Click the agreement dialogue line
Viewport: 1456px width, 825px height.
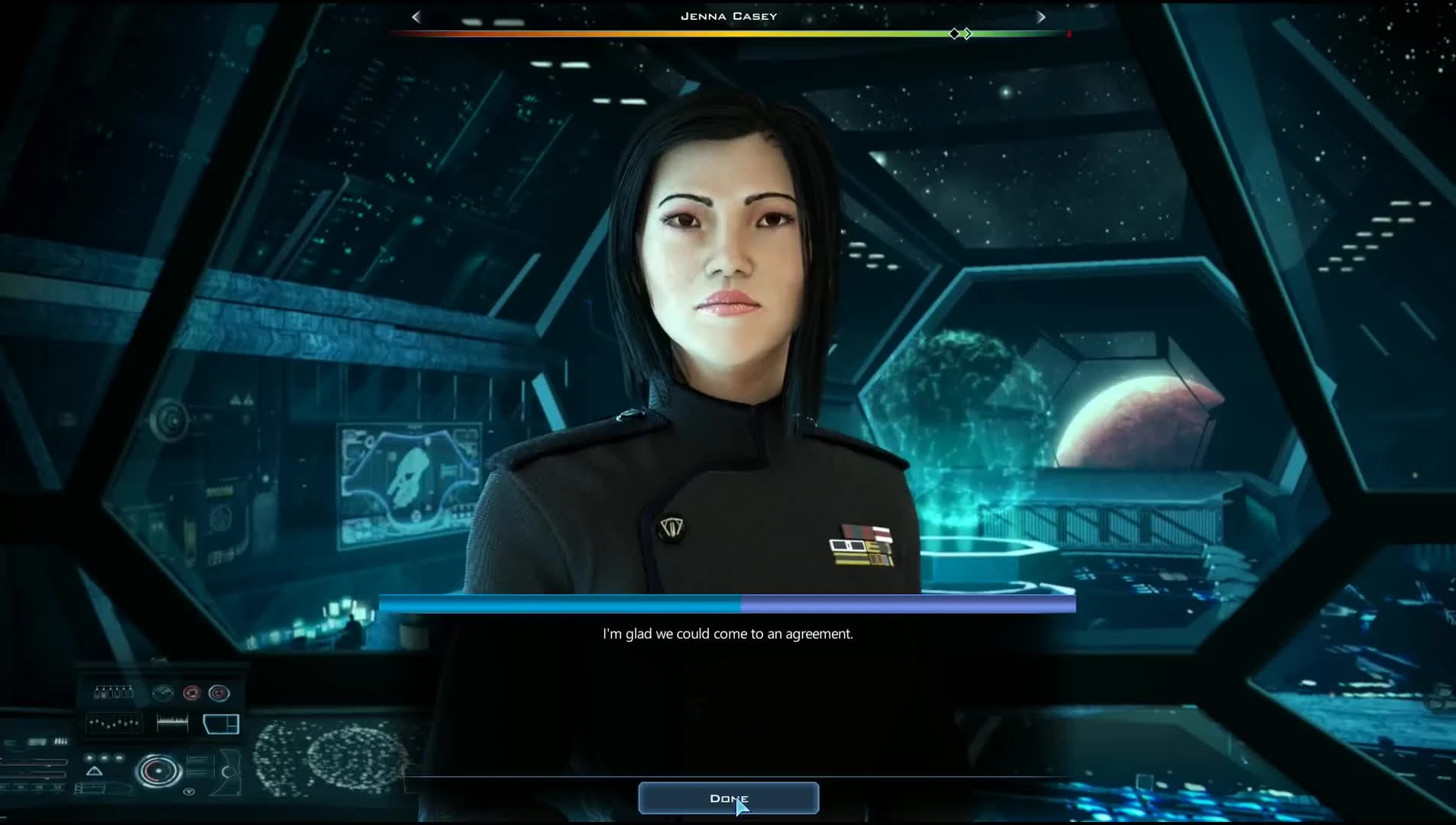coord(728,633)
